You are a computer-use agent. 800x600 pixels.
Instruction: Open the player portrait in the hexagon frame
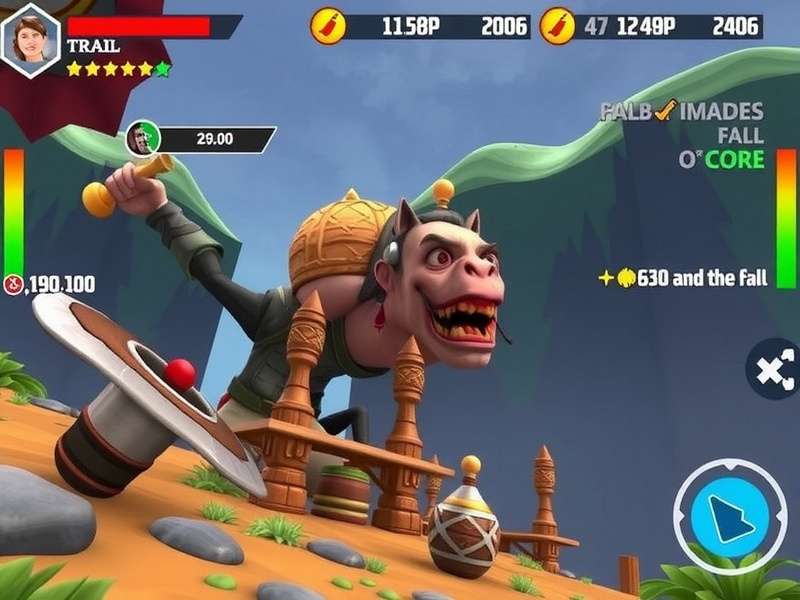point(31,39)
